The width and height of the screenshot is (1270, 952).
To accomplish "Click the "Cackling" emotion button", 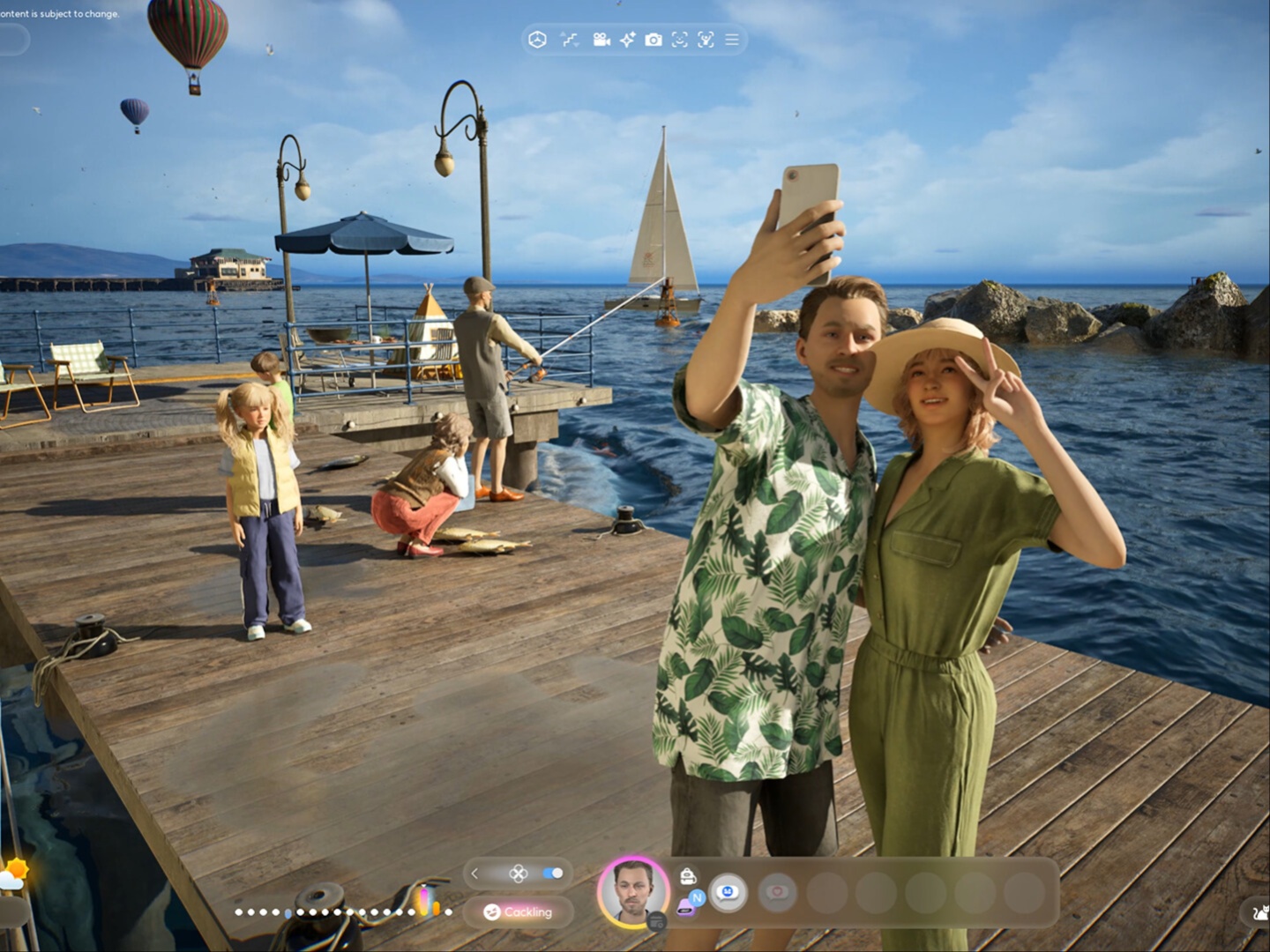I will click(519, 912).
